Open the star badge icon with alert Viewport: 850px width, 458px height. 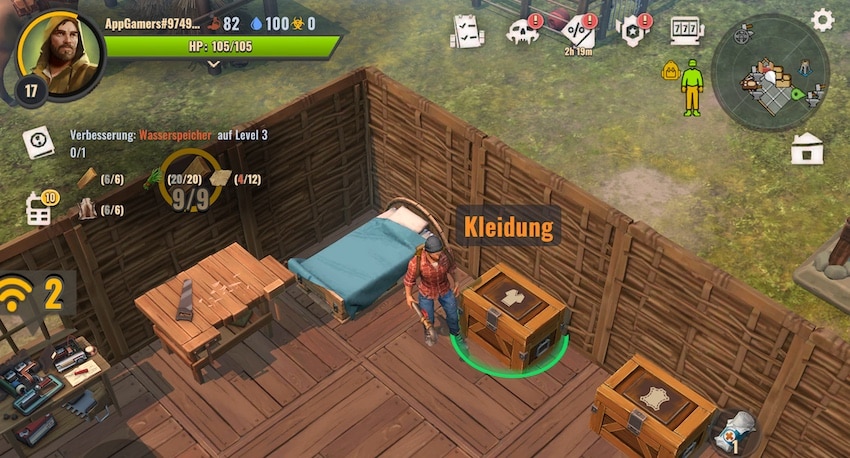pyautogui.click(x=634, y=30)
